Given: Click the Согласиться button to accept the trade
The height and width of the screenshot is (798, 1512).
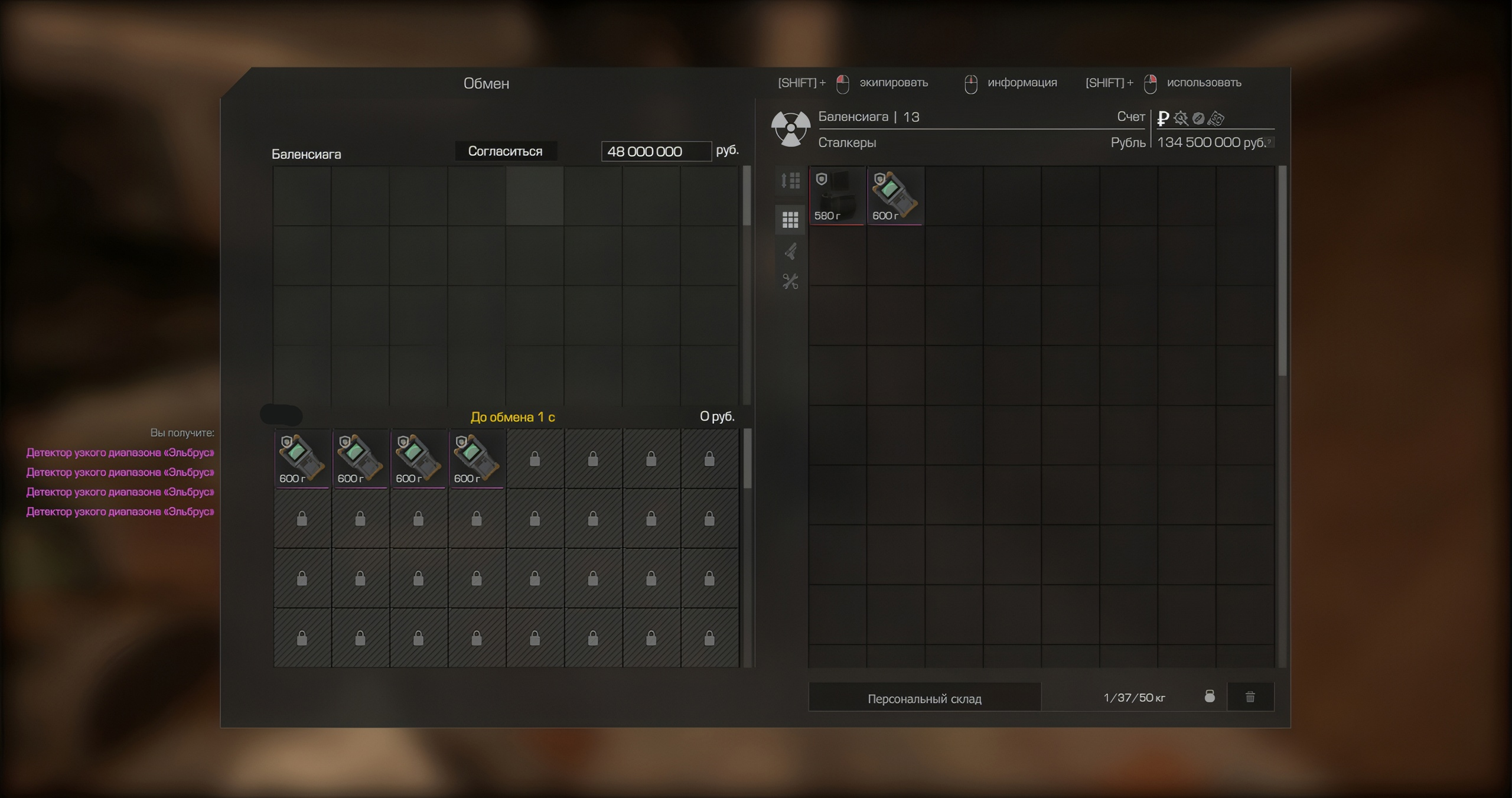Looking at the screenshot, I should [x=505, y=151].
